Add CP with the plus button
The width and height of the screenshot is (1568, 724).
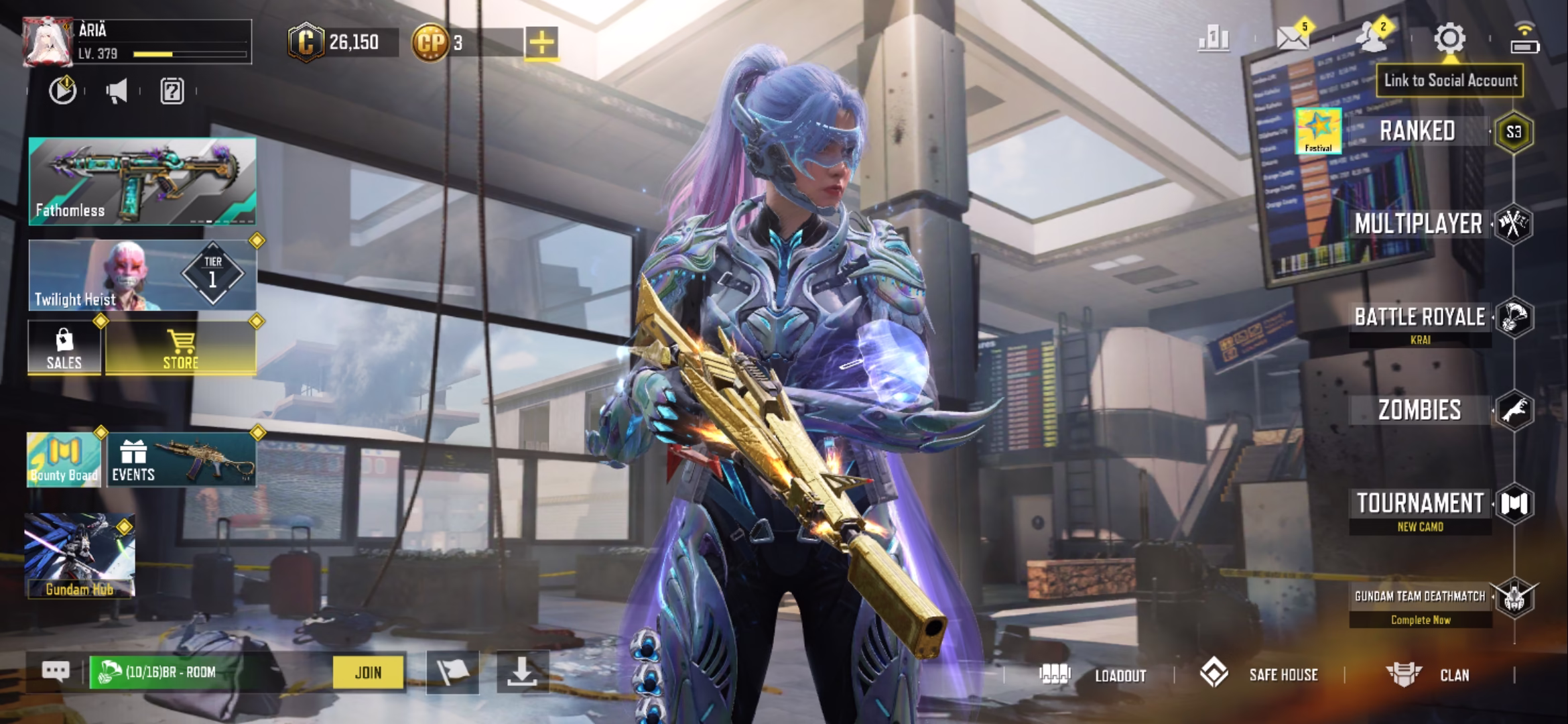(x=541, y=43)
